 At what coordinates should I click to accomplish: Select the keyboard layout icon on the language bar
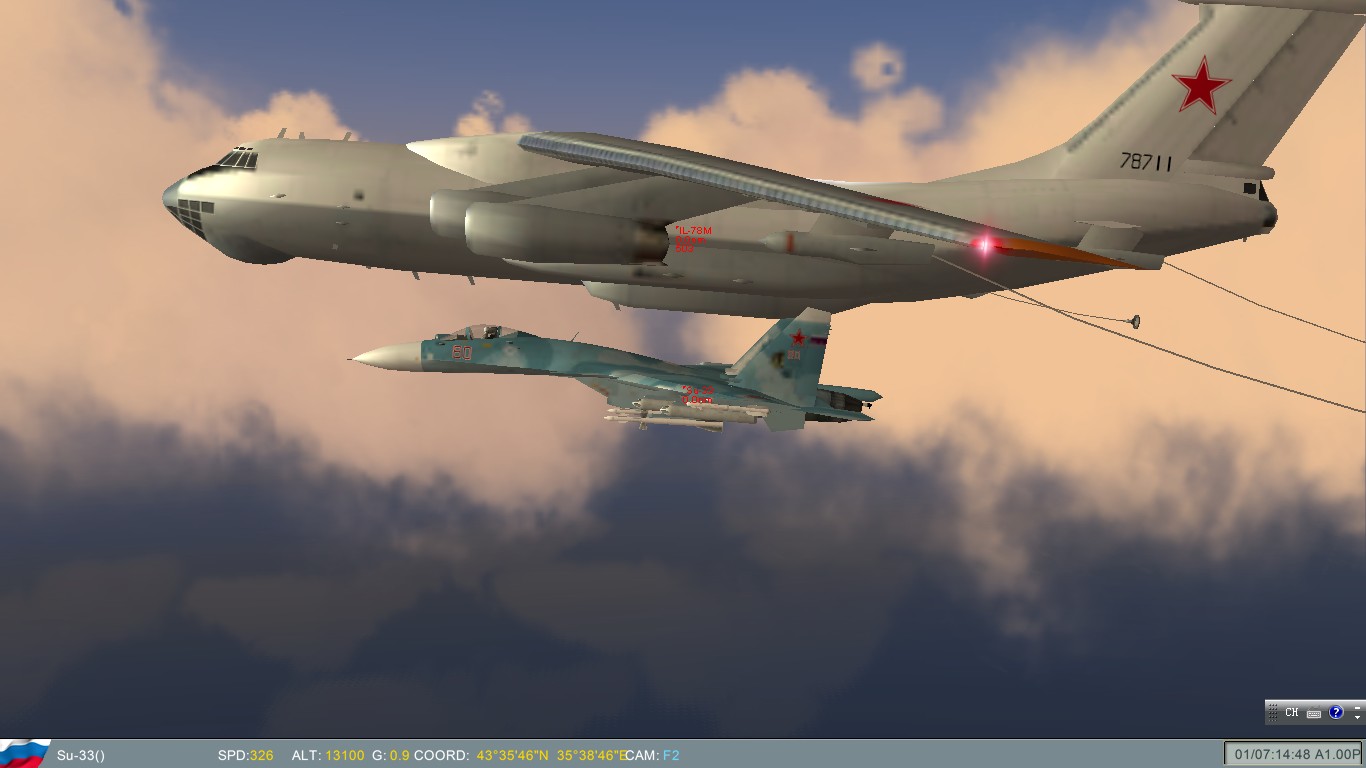[x=1313, y=713]
